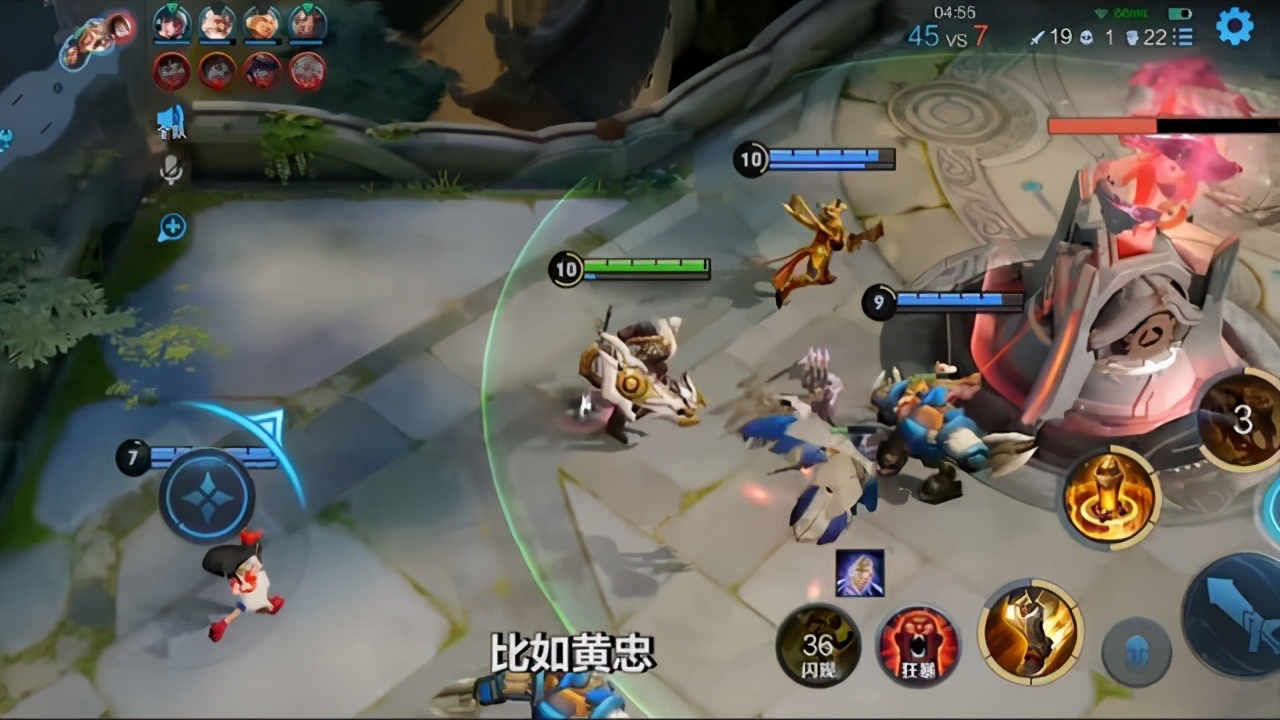
Task: Cast the golden warrior skill
Action: pyautogui.click(x=1030, y=632)
